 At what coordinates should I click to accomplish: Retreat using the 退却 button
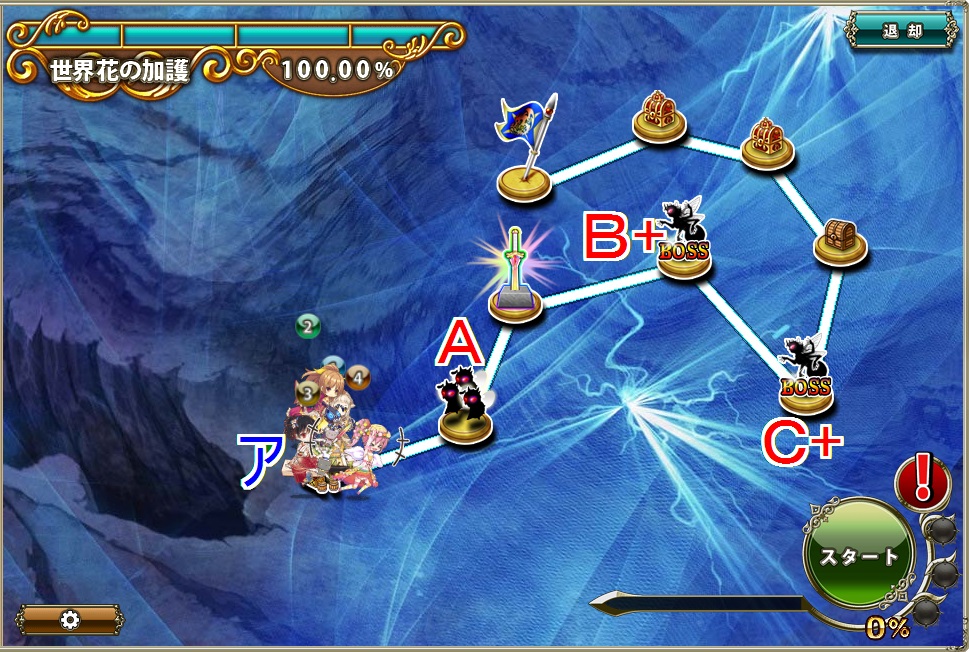(902, 30)
